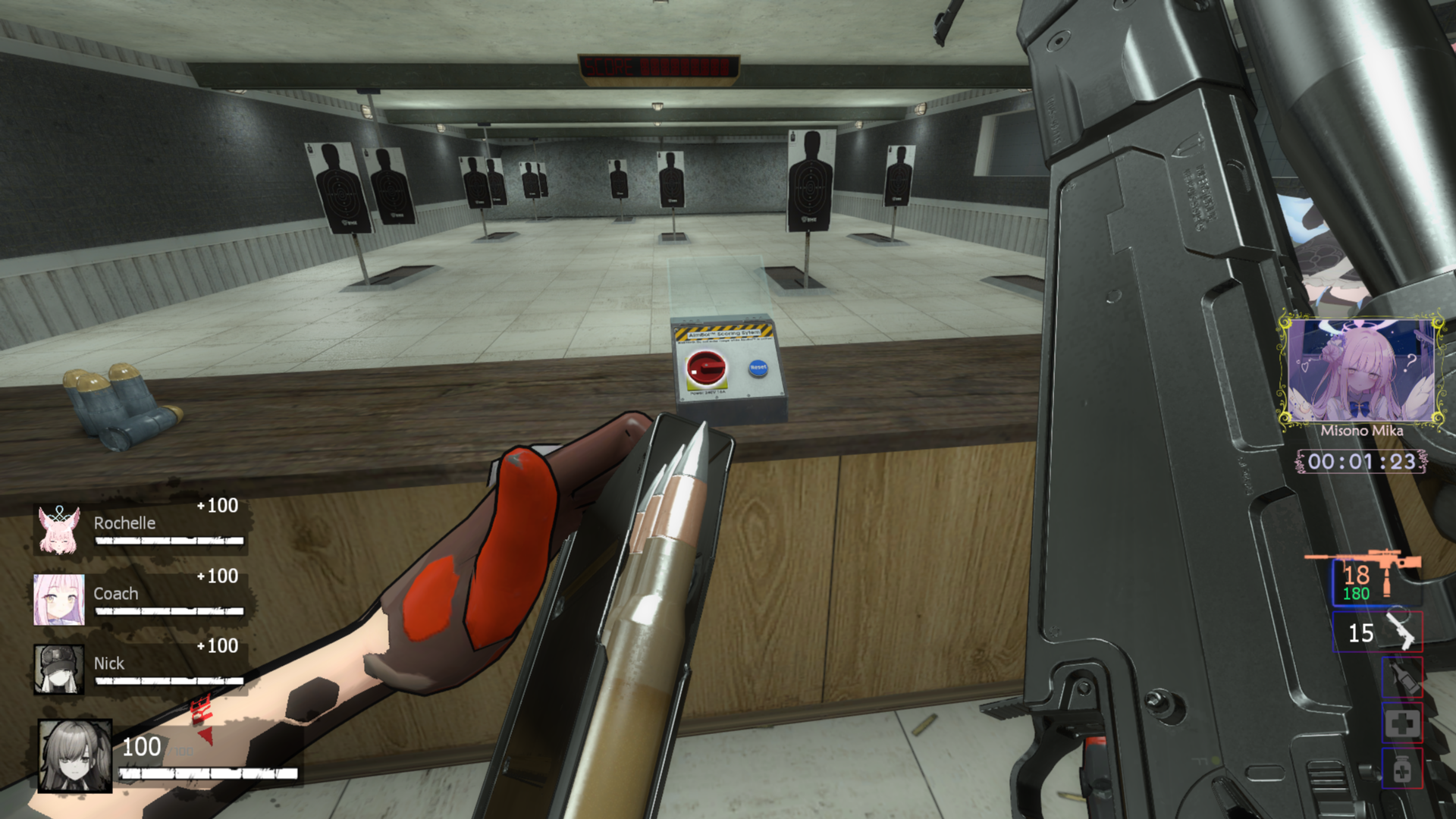Click your own character portrait

pyautogui.click(x=75, y=755)
